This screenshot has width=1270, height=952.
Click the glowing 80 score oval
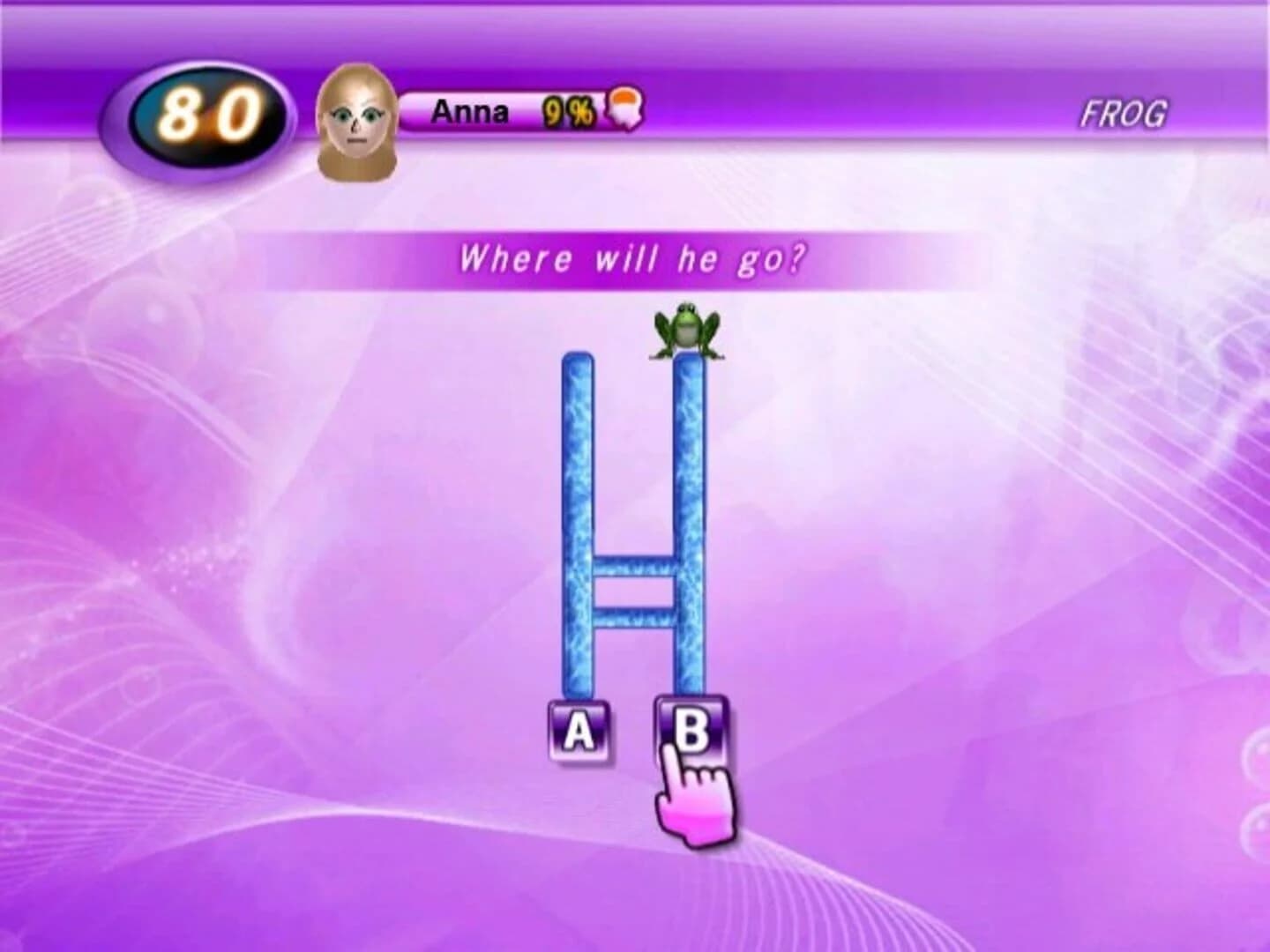209,108
